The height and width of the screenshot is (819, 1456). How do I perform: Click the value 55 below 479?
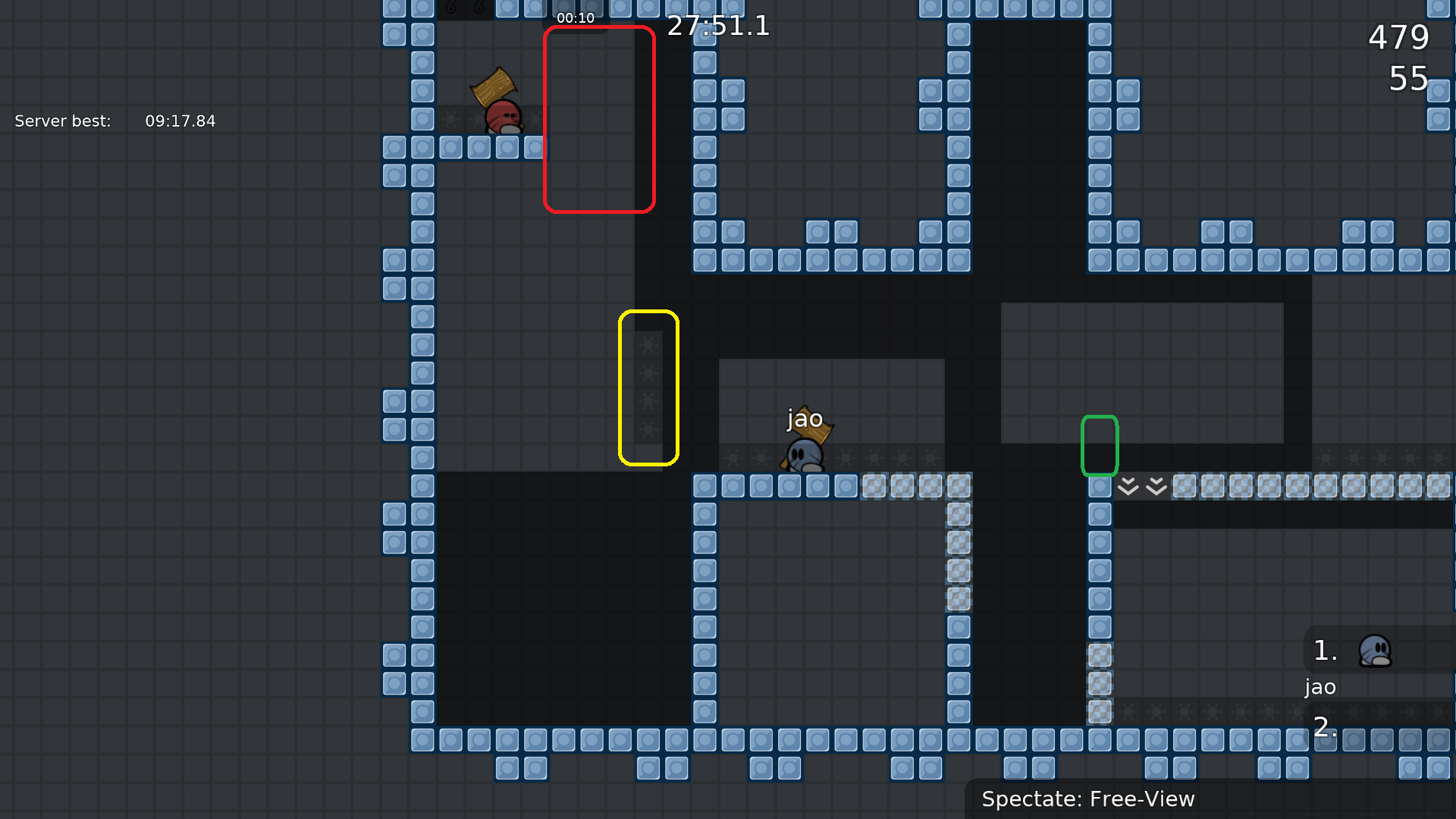1407,79
